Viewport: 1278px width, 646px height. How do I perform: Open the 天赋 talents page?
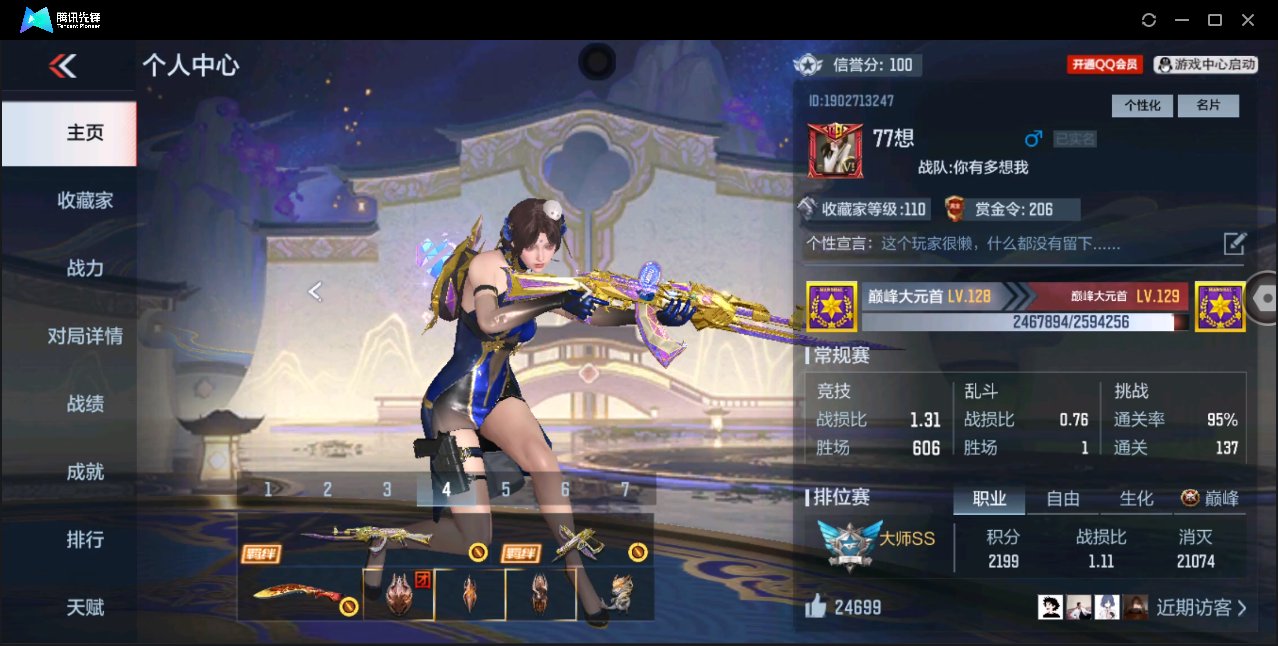point(85,607)
